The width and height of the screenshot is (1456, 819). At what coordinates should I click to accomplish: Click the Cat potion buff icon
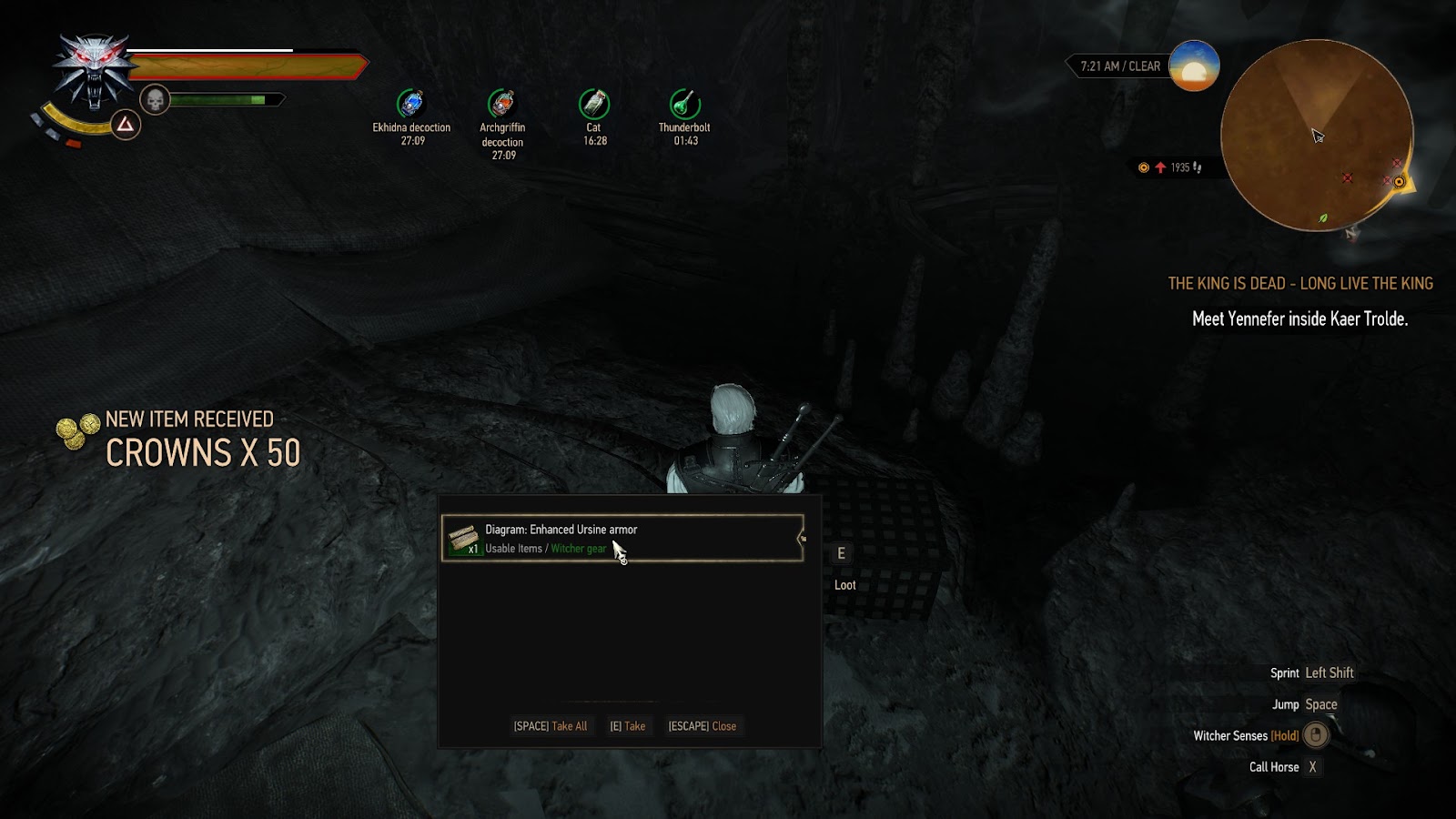point(594,105)
